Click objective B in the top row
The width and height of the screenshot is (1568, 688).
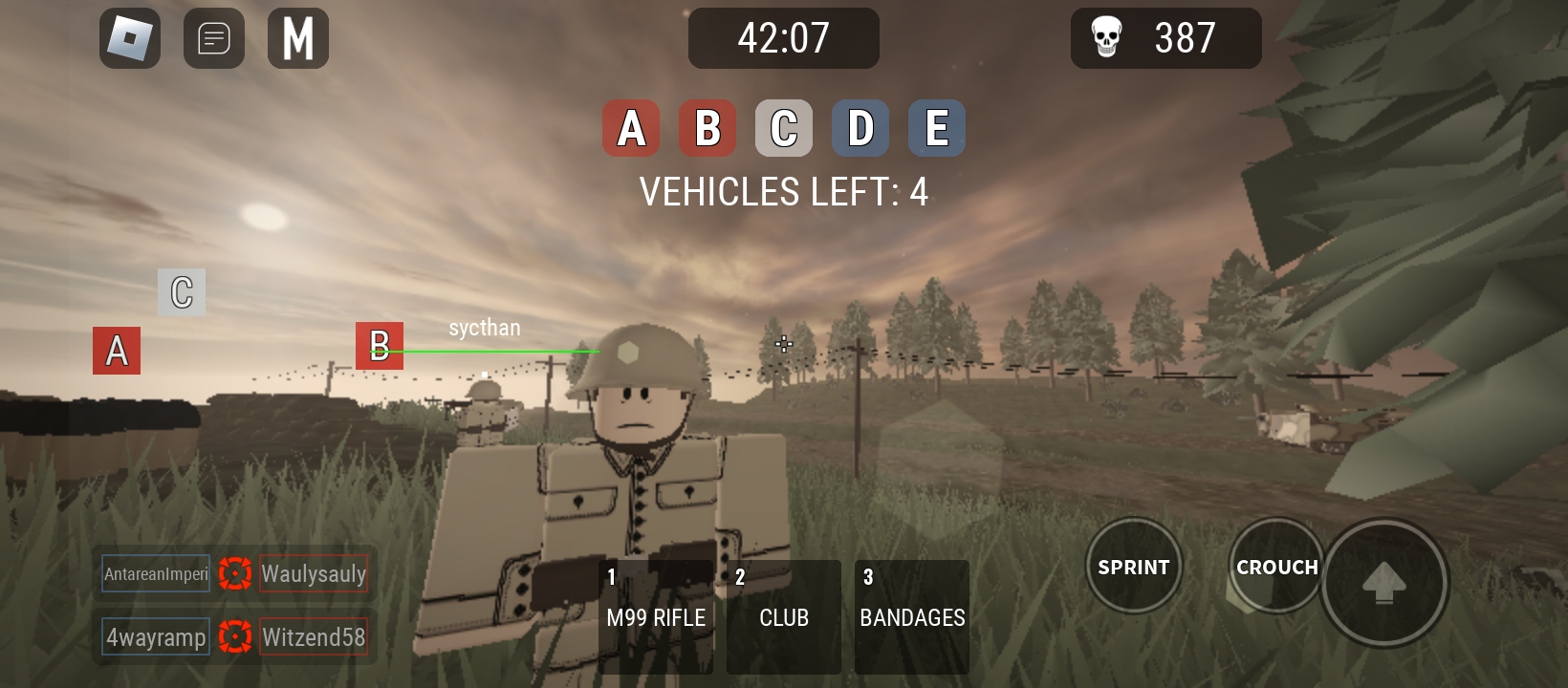coord(708,128)
